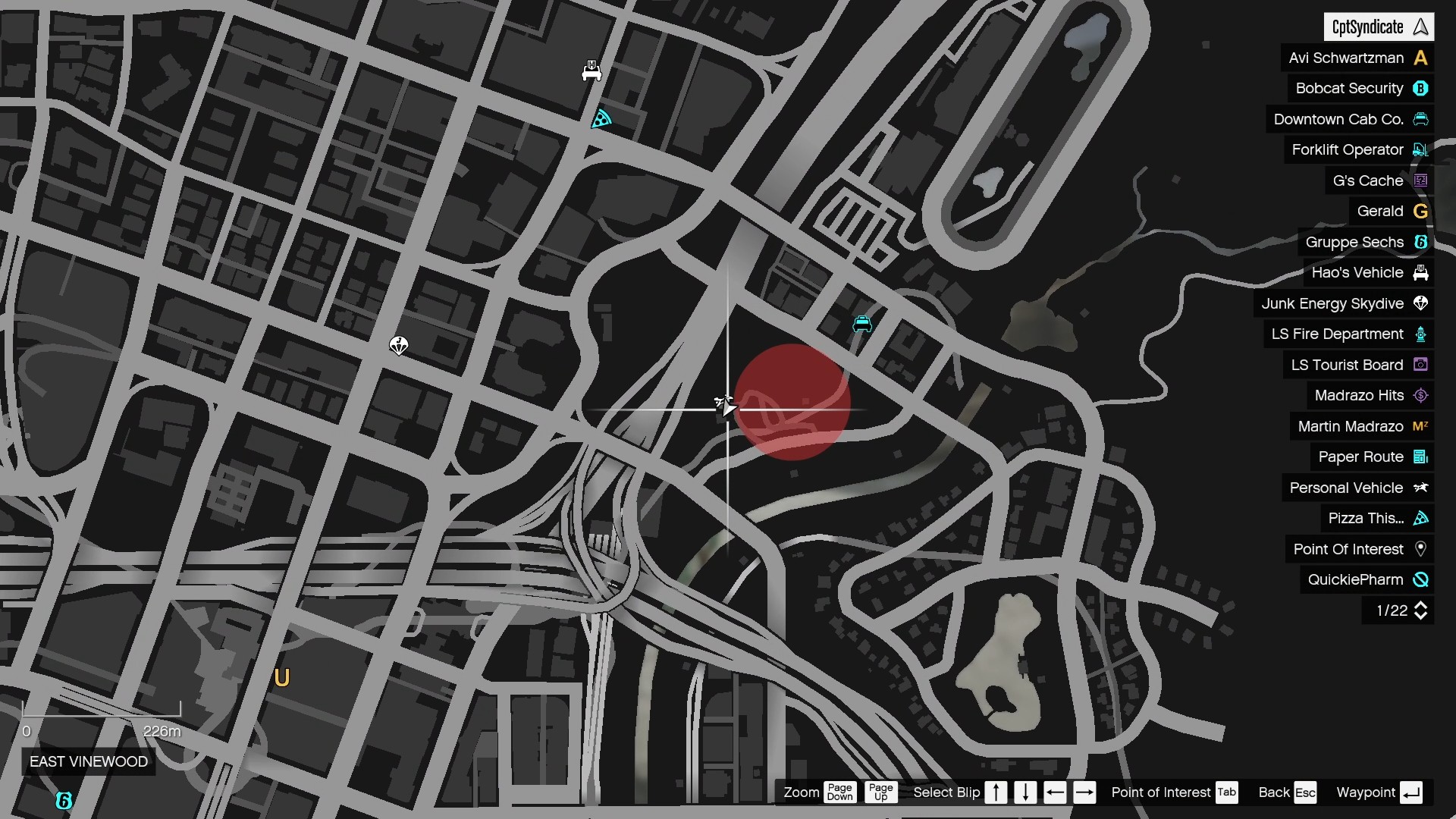This screenshot has height=819, width=1456.
Task: Click the down arrow of Select Blip controls
Action: 1025,792
